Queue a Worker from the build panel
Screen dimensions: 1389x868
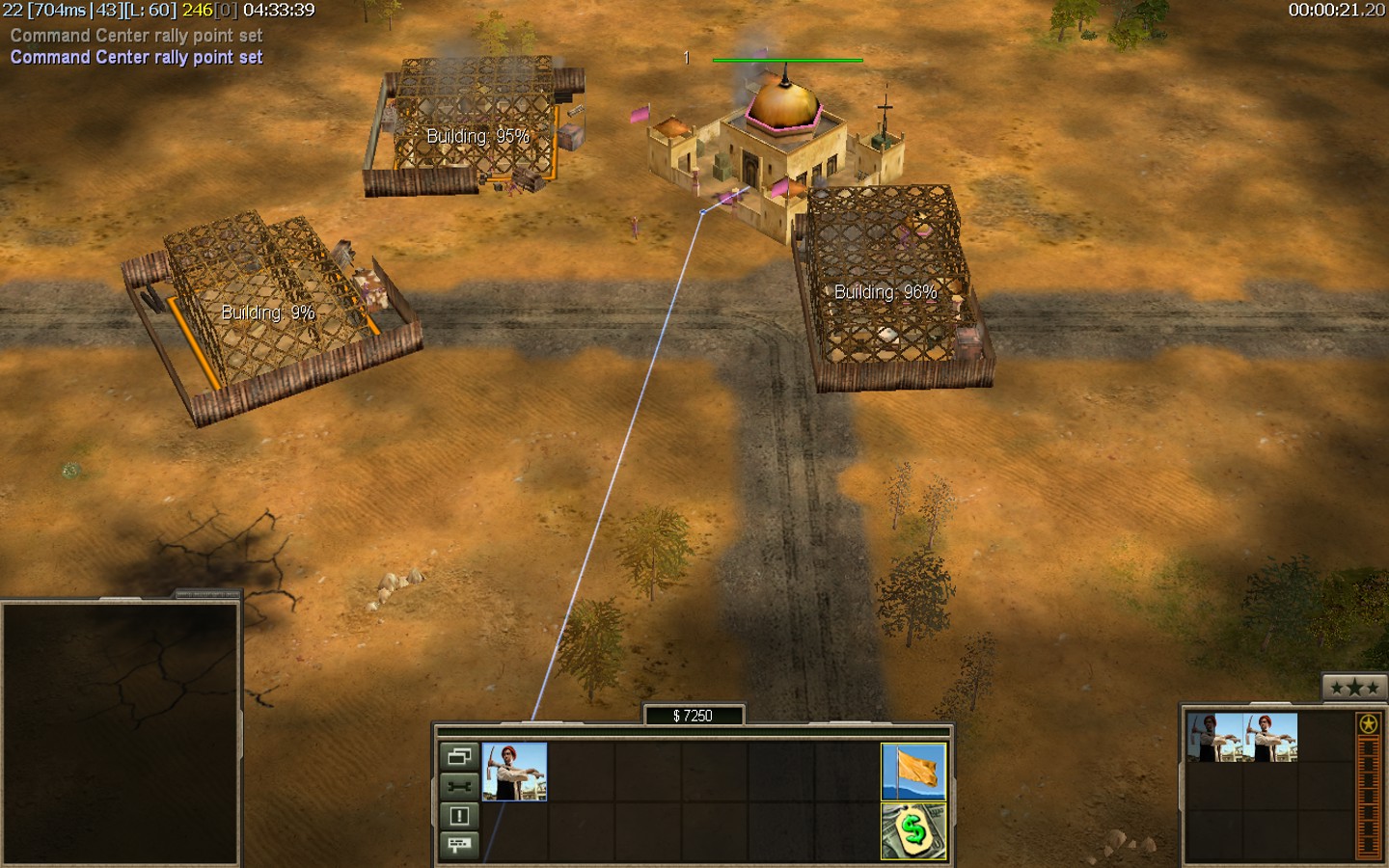pos(514,771)
